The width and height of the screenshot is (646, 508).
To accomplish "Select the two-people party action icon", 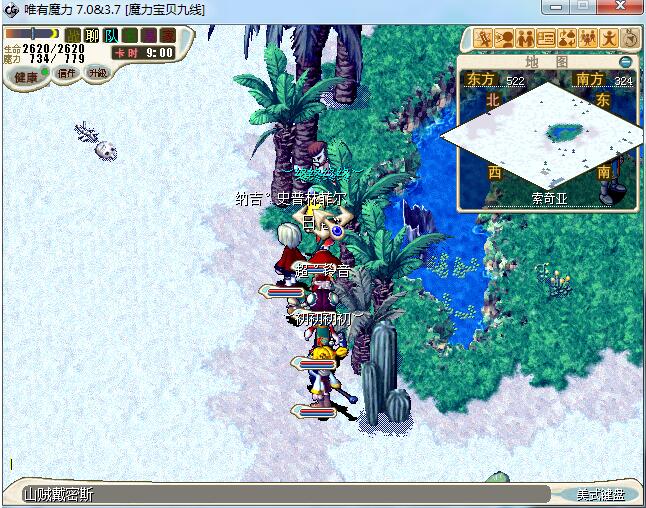I will 525,39.
